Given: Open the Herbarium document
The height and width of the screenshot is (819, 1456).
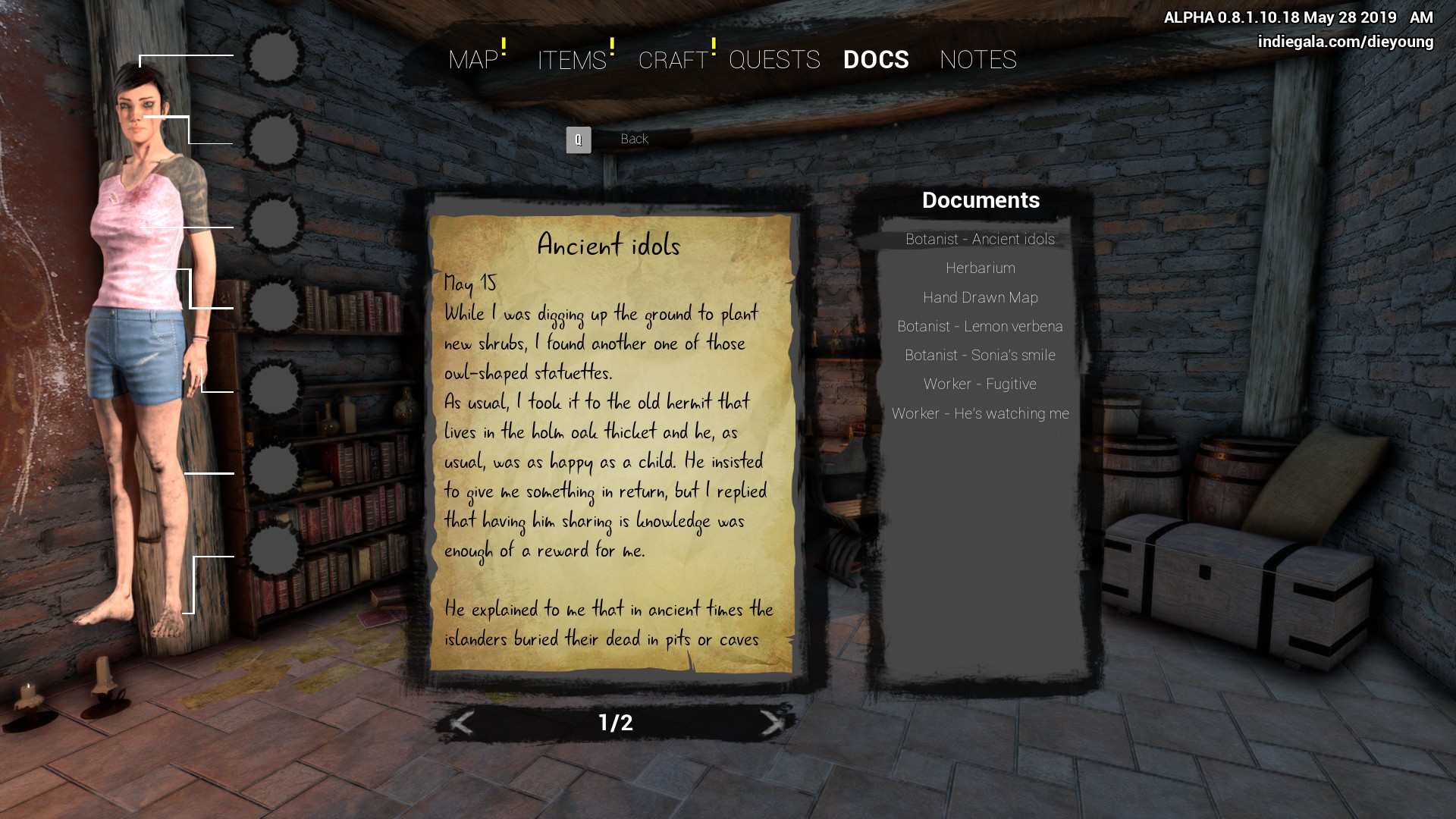Looking at the screenshot, I should pos(980,268).
